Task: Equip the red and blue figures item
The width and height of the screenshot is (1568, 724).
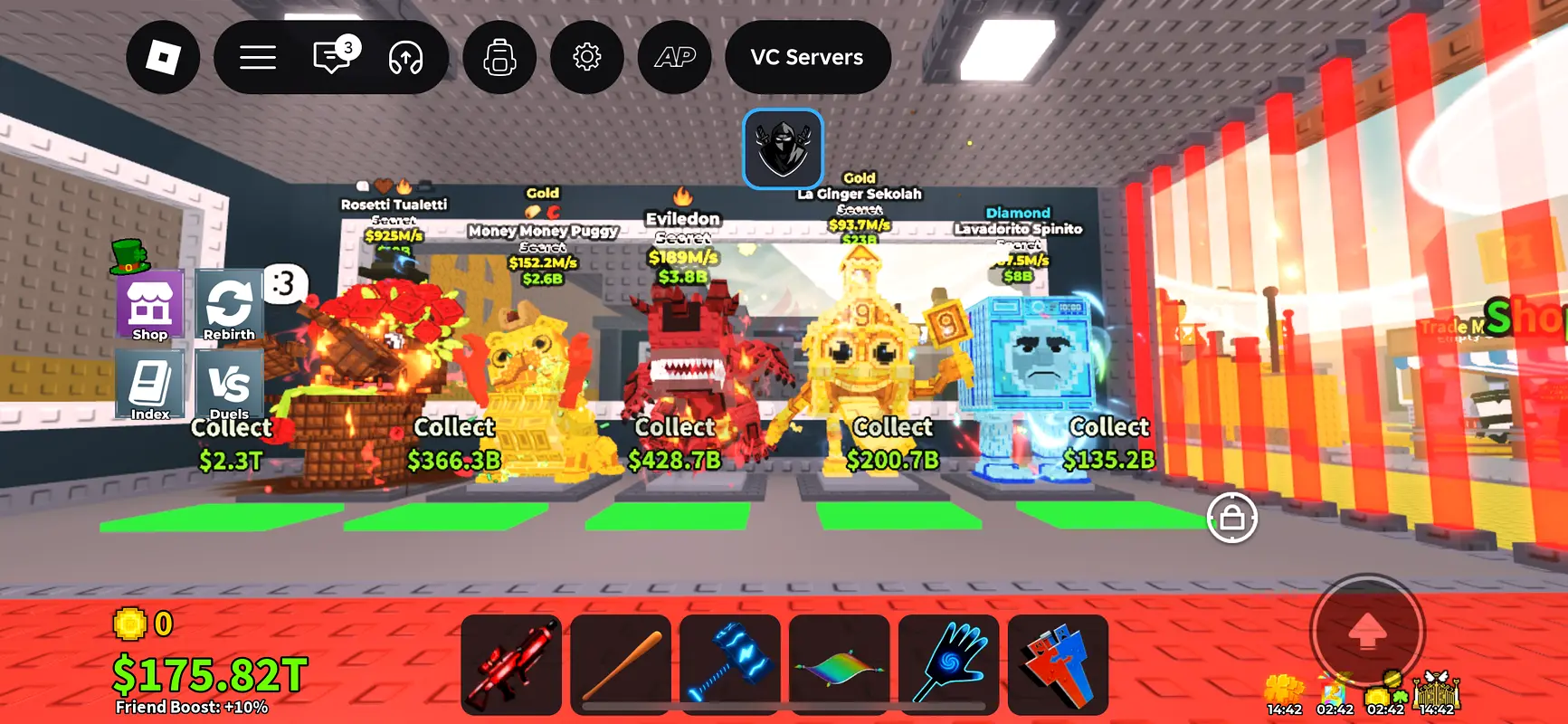Action: pos(1058,664)
